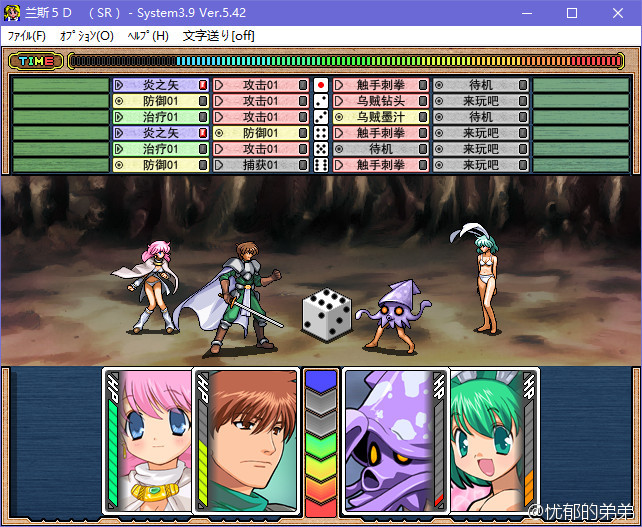
Task: Close the game window
Action: 618,13
